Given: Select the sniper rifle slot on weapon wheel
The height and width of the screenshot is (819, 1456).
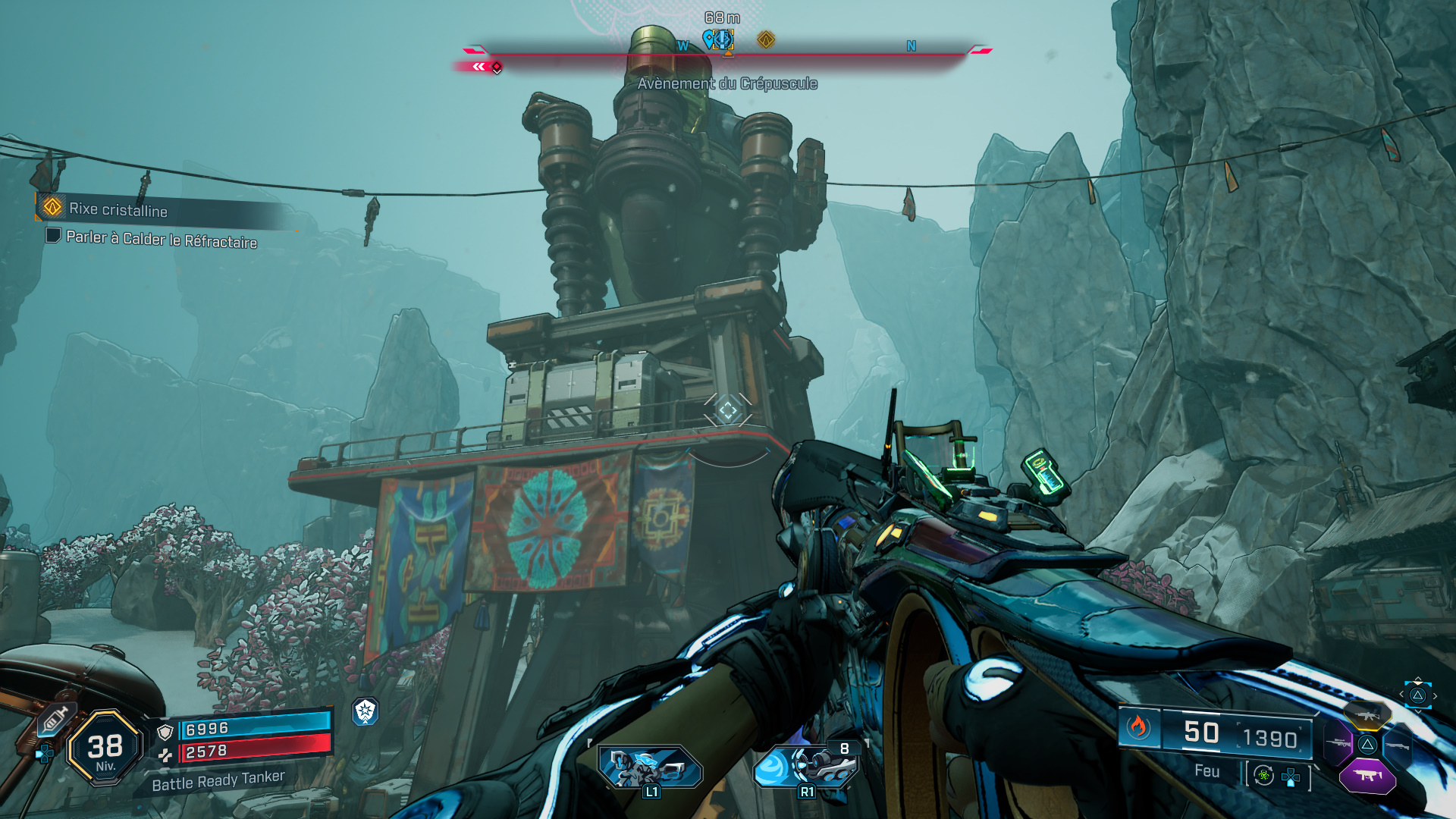Looking at the screenshot, I should [x=1338, y=742].
